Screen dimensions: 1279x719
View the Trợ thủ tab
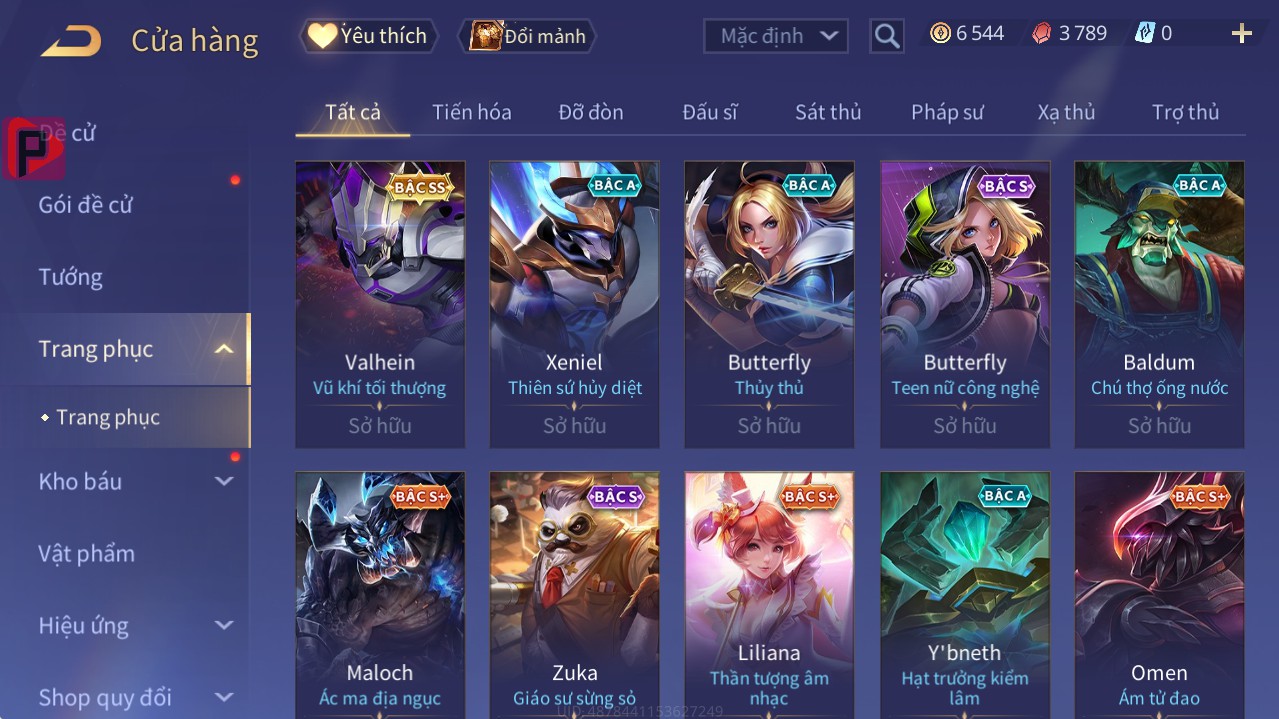1185,112
